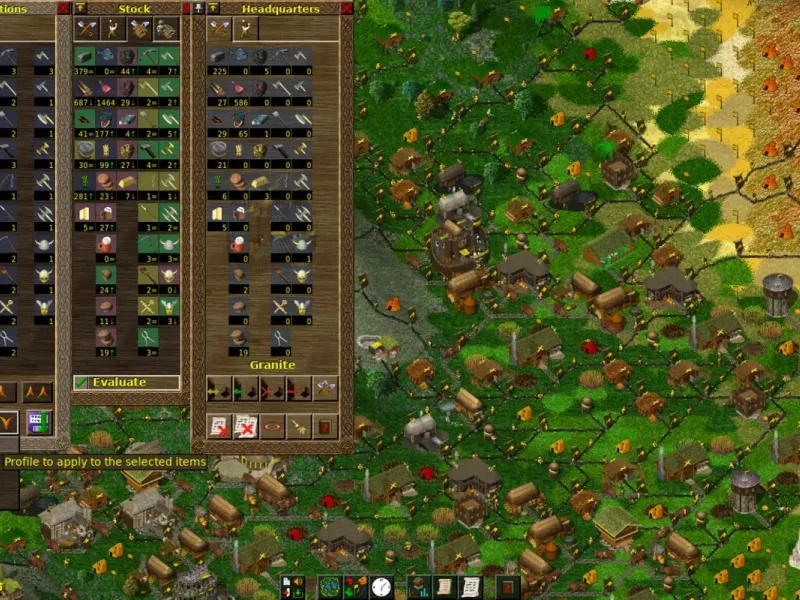The image size is (800, 600).
Task: Open the minimap from bottom toolbar
Action: click(329, 587)
